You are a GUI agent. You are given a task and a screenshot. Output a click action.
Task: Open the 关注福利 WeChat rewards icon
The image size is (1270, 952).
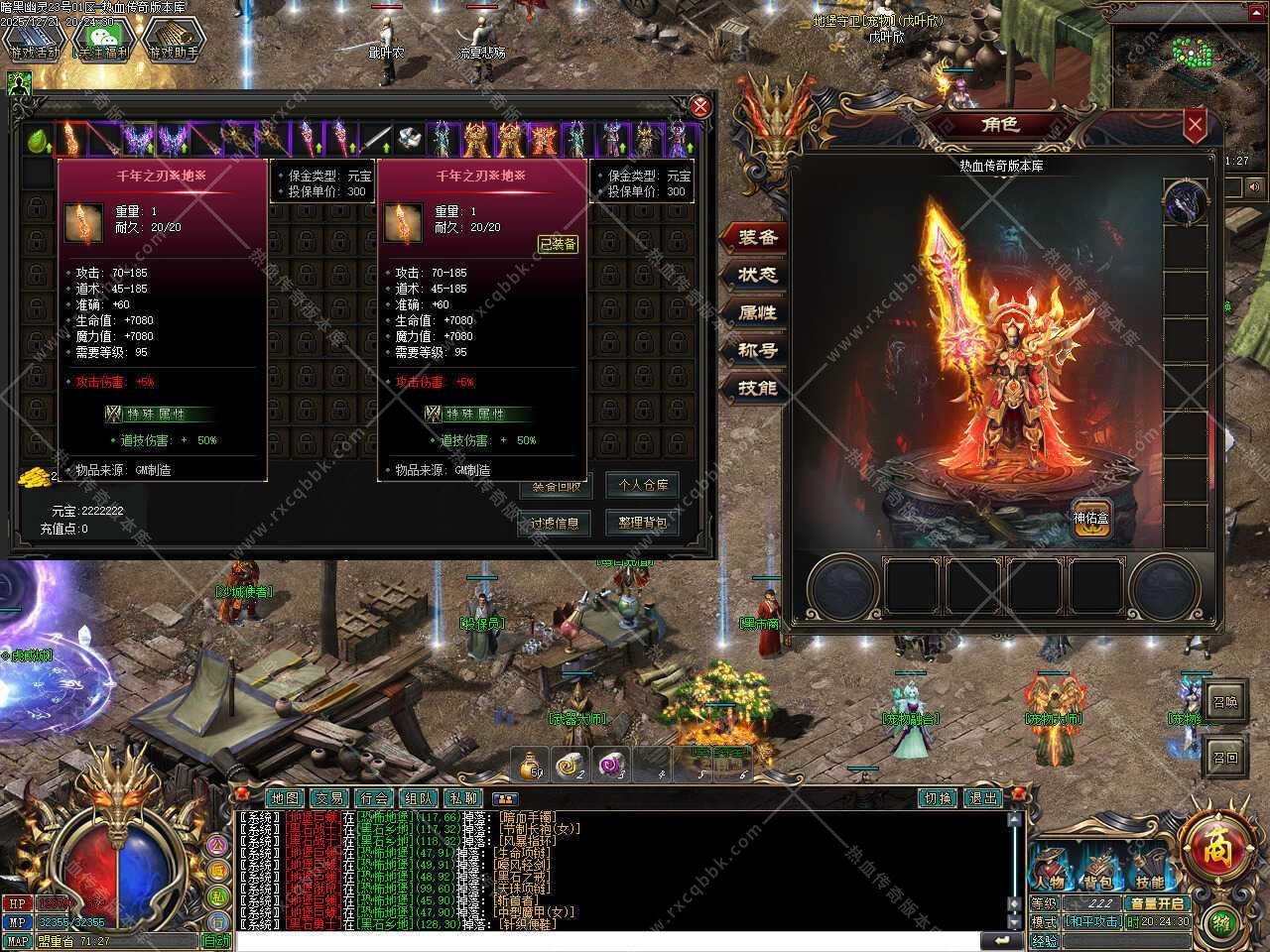[x=103, y=38]
